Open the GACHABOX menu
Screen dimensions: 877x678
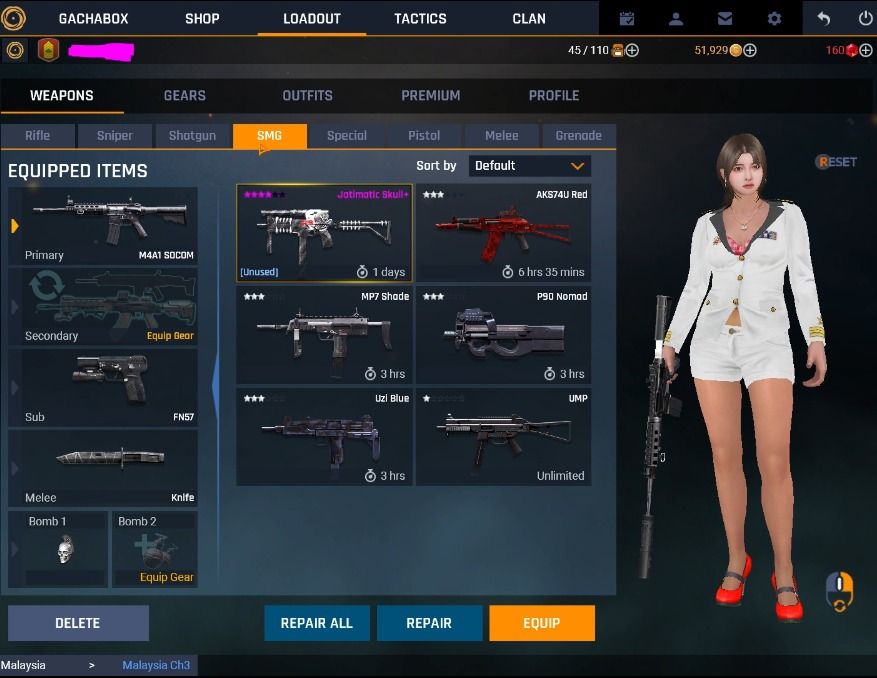pos(93,18)
